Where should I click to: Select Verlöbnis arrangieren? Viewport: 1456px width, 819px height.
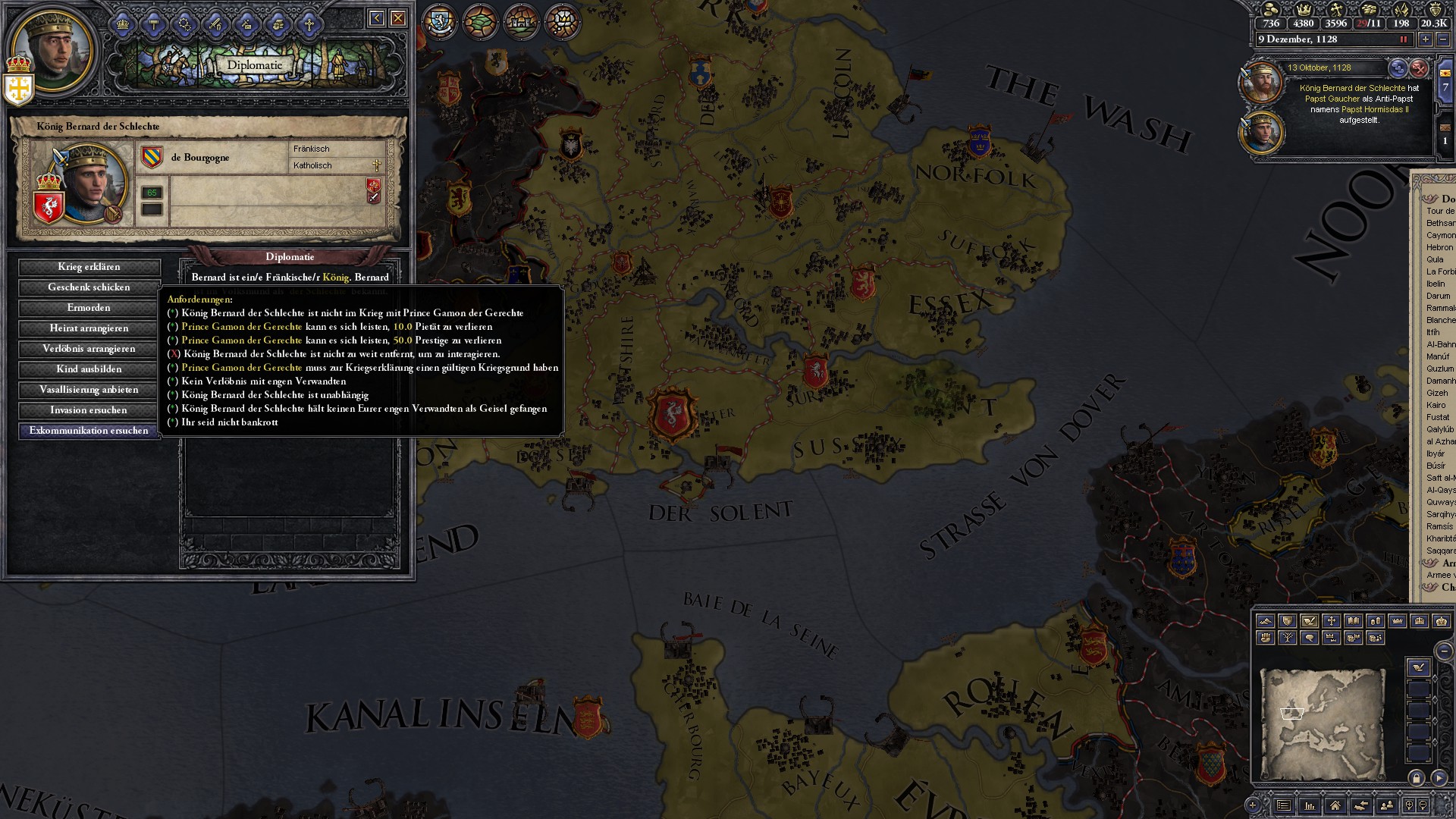pos(89,349)
